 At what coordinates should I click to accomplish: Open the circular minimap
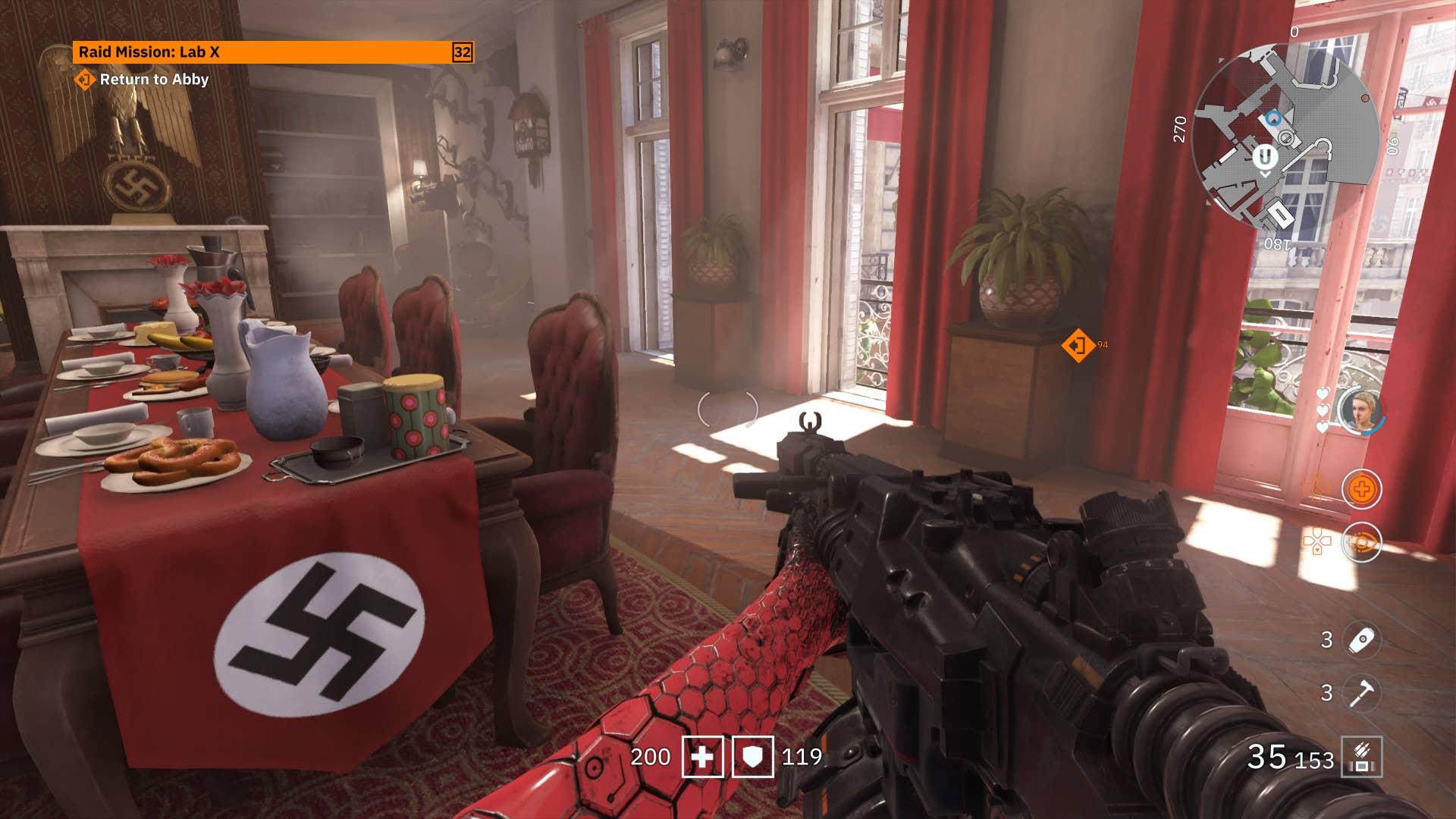tap(1284, 137)
